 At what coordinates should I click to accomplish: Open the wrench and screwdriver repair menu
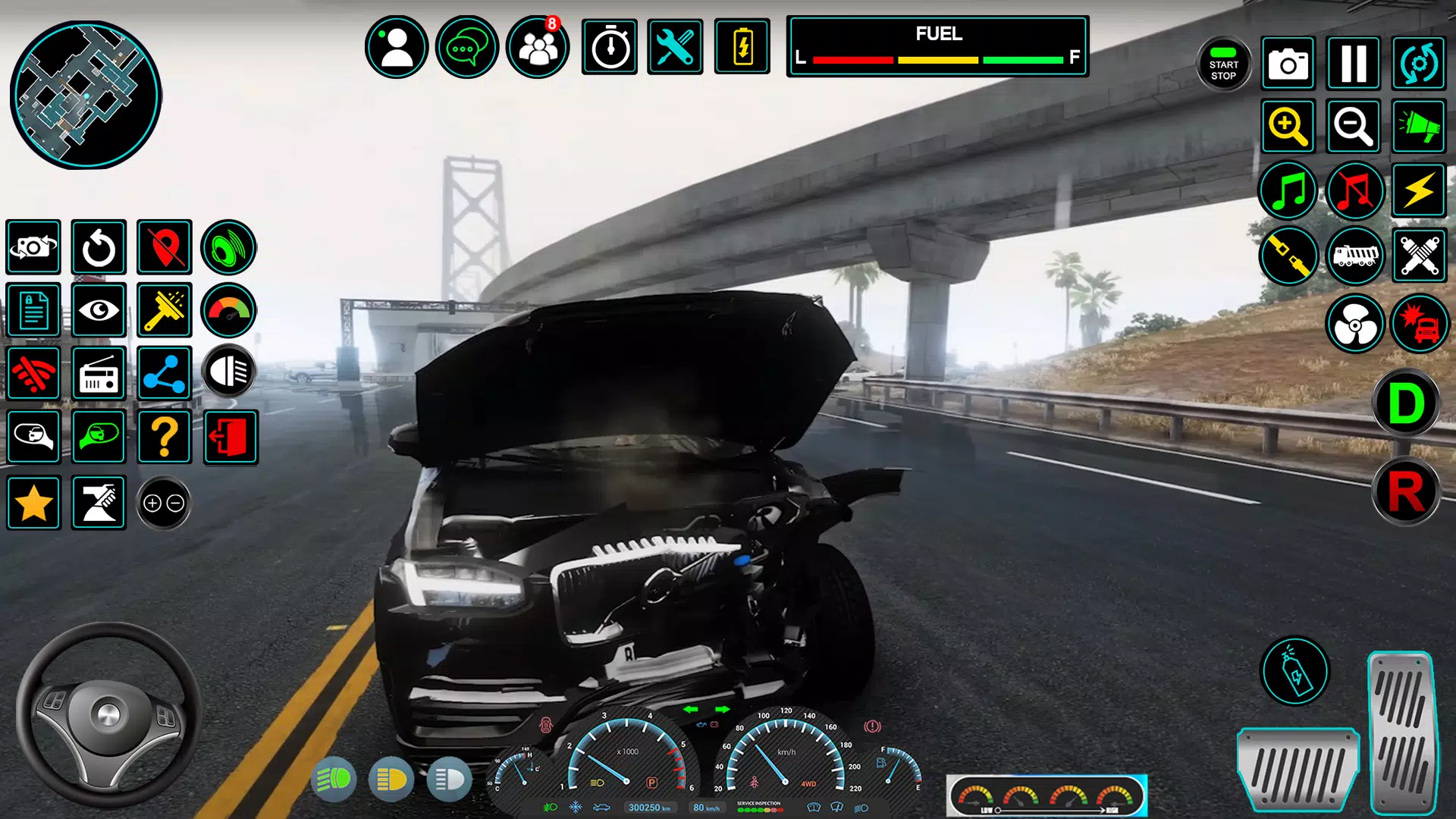click(x=675, y=47)
